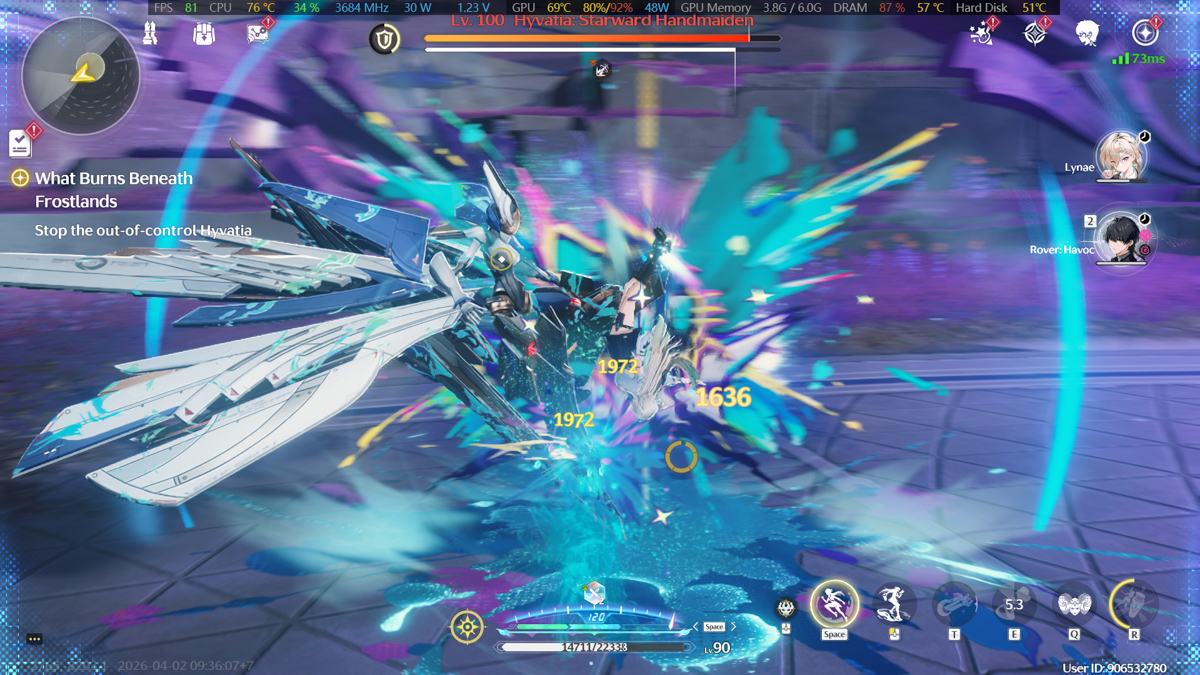Unleash the resonance liberation skill labeled R

click(x=1134, y=604)
